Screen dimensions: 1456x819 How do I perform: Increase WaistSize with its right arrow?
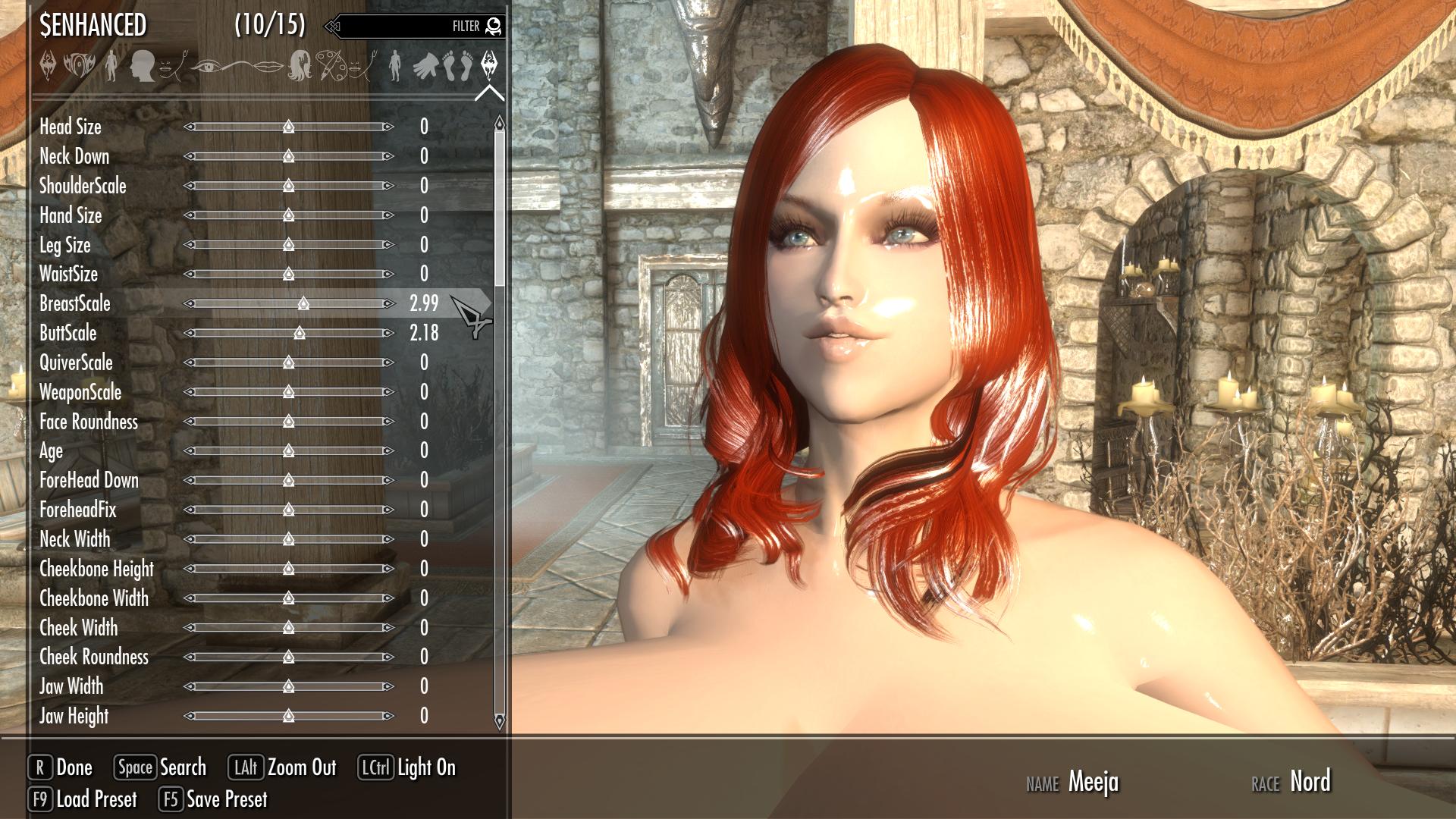click(x=388, y=274)
